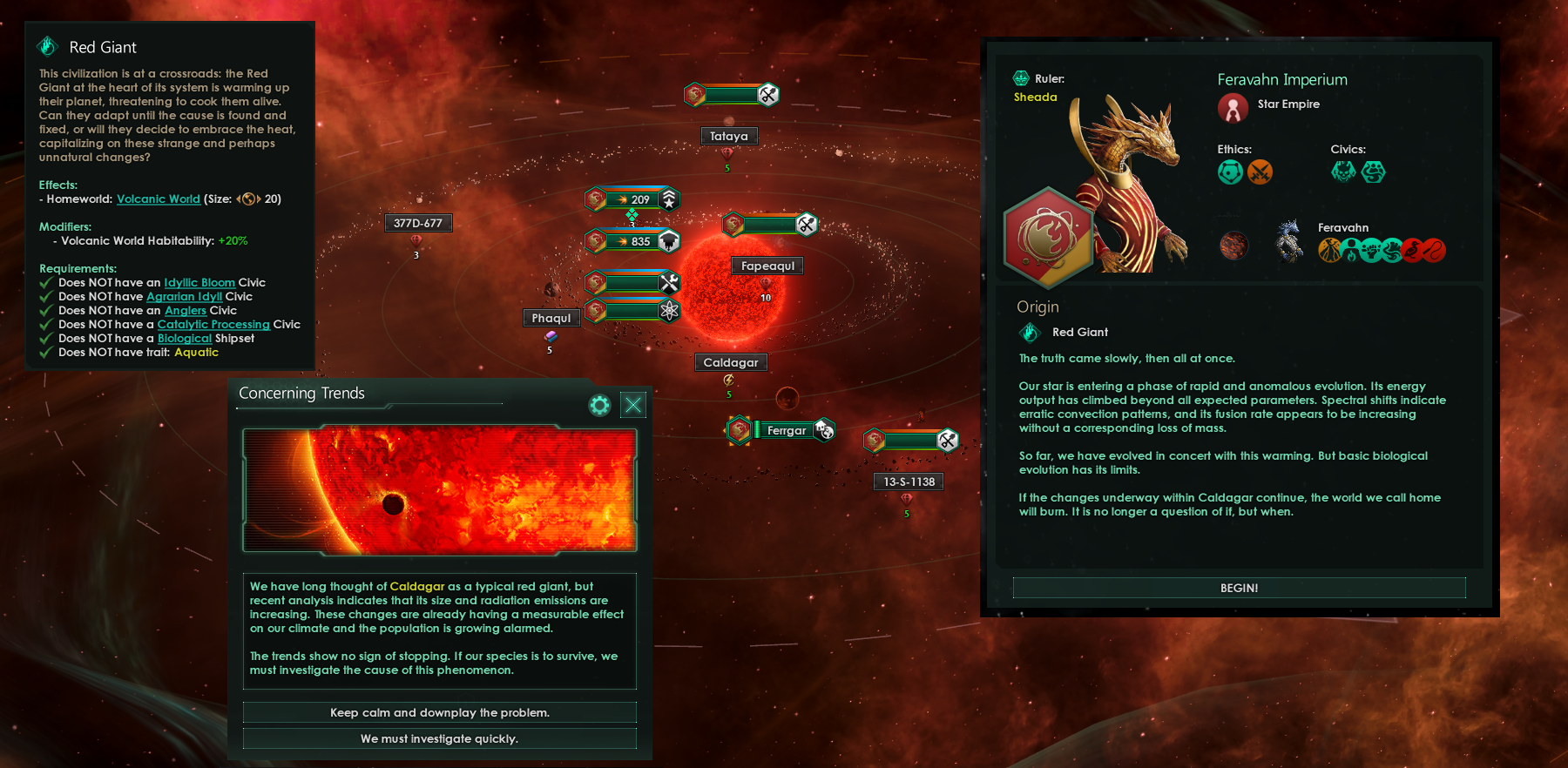Open the Catalytic Processing civic link
The width and height of the screenshot is (1568, 768).
click(x=213, y=325)
